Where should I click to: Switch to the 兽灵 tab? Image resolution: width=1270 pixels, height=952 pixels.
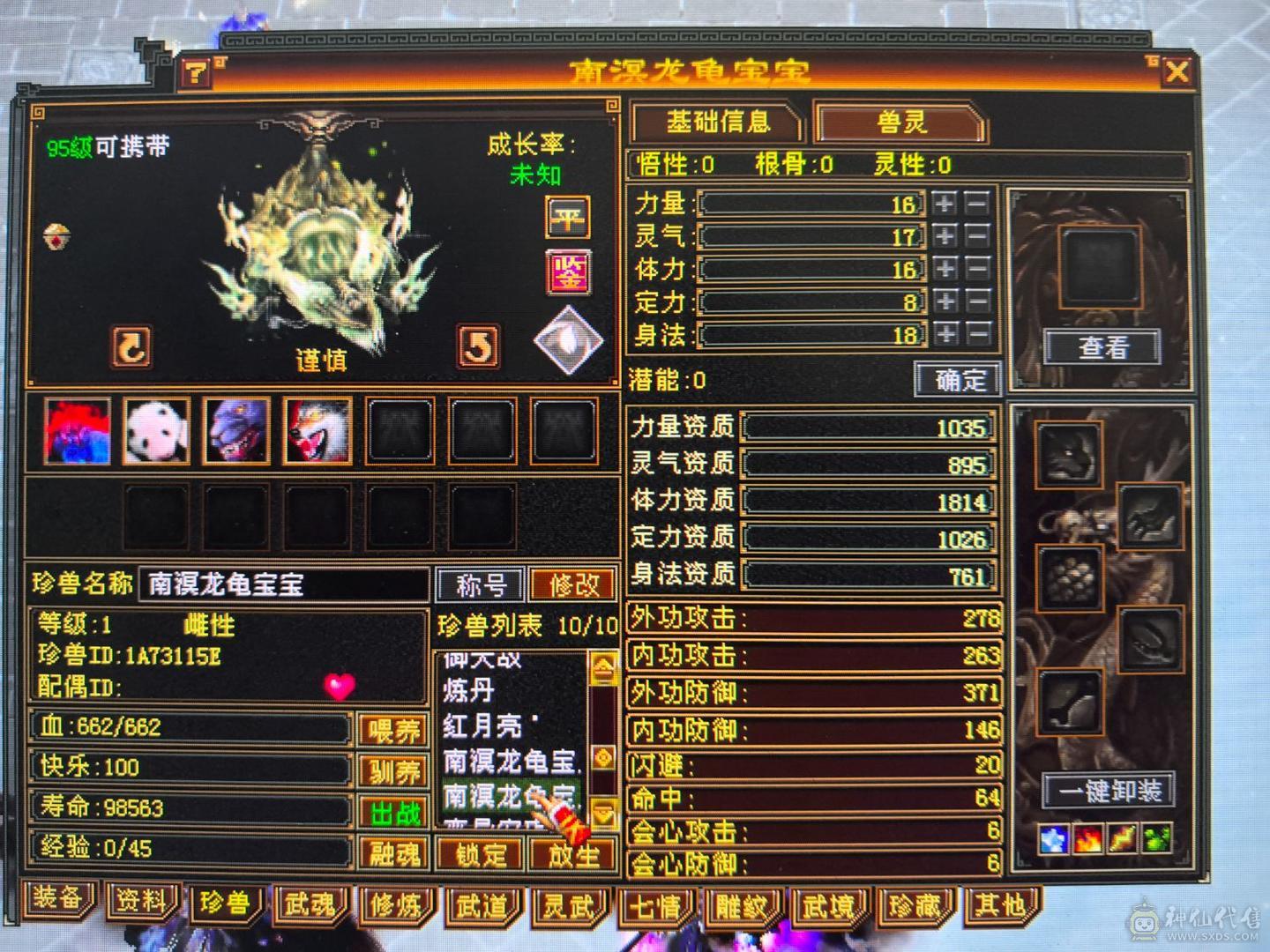[x=901, y=123]
